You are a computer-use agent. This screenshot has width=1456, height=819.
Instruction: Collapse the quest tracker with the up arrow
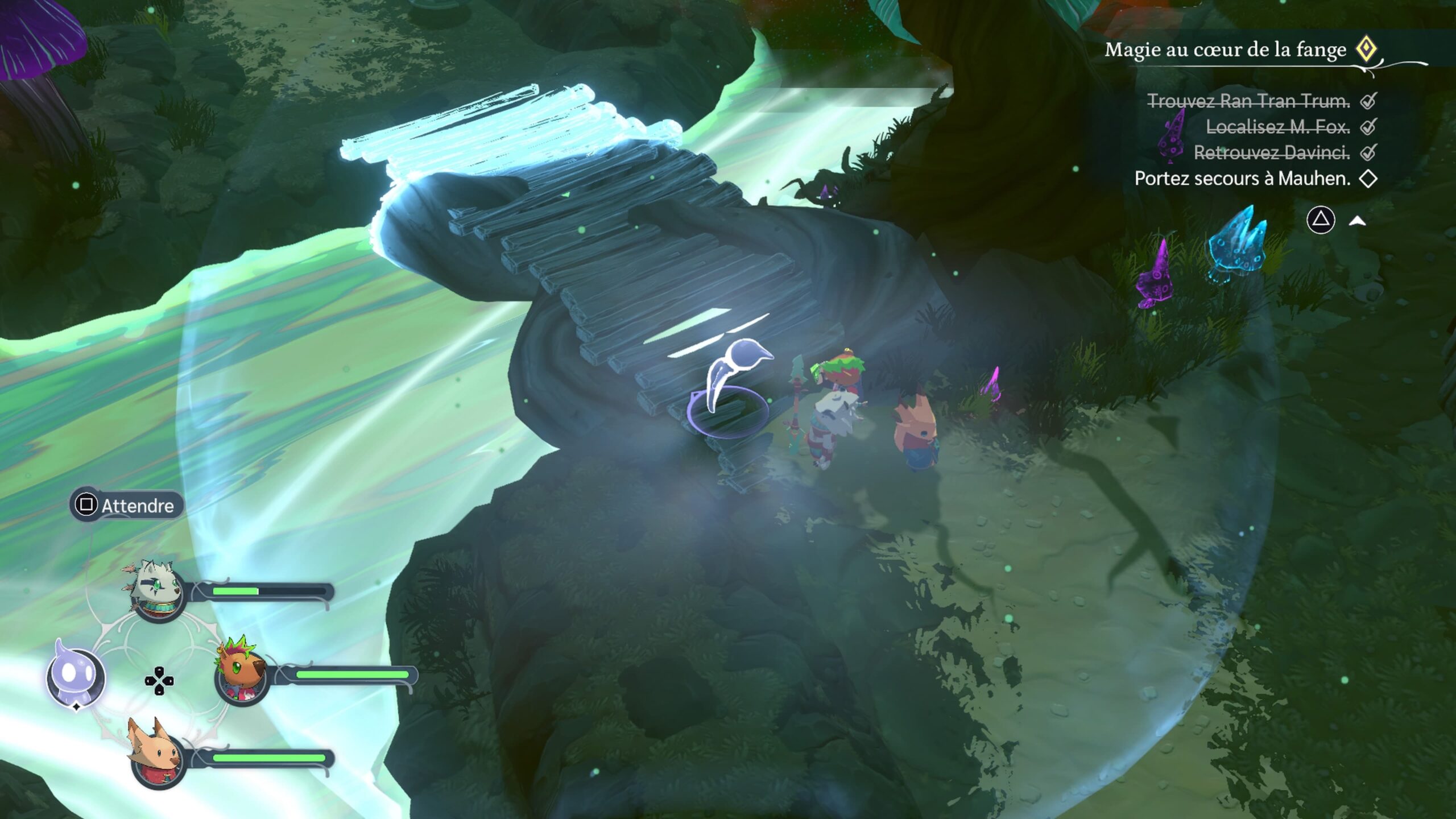1358,221
